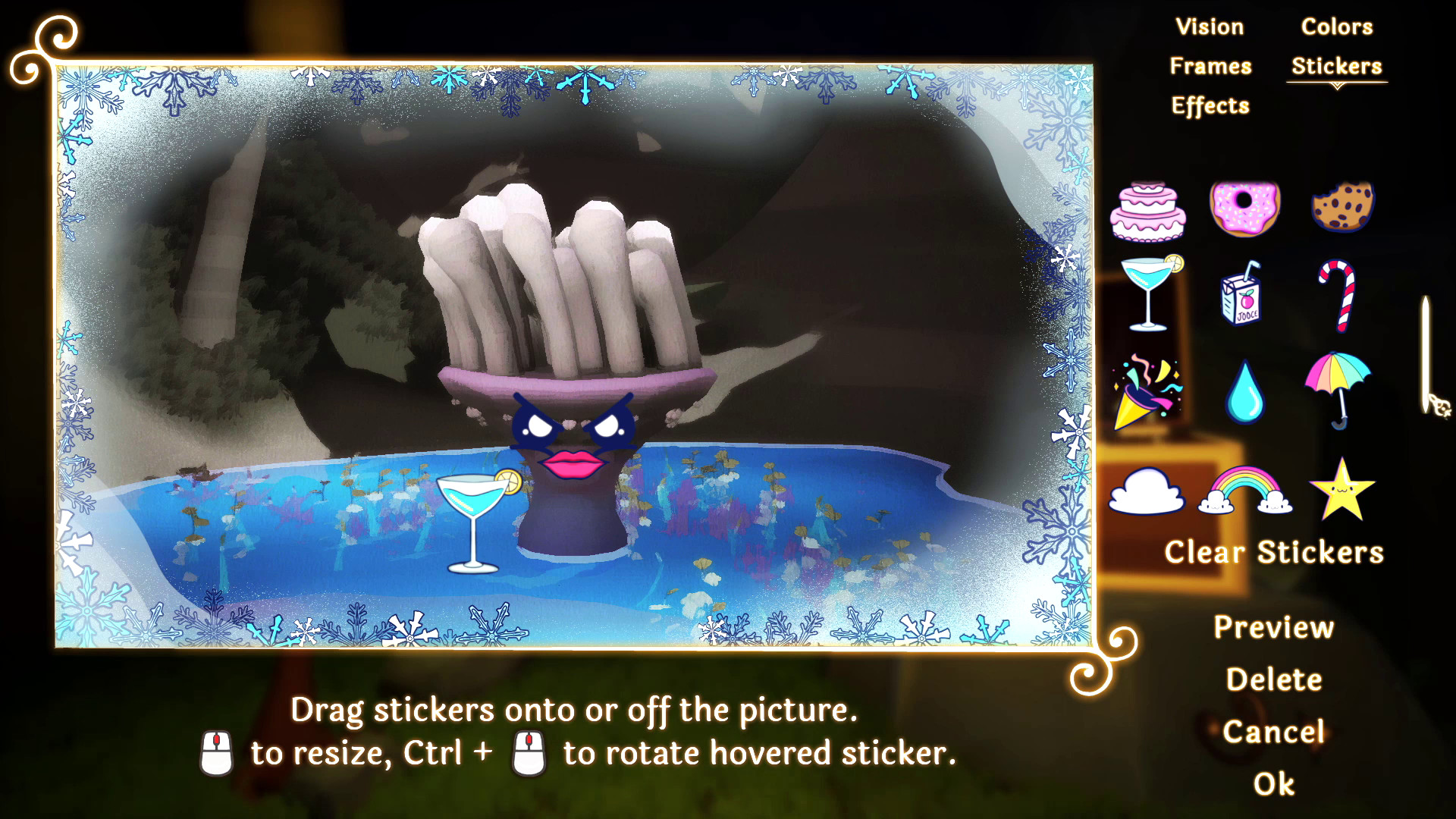Click Clear Stickers
The image size is (1456, 819).
[x=1274, y=553]
